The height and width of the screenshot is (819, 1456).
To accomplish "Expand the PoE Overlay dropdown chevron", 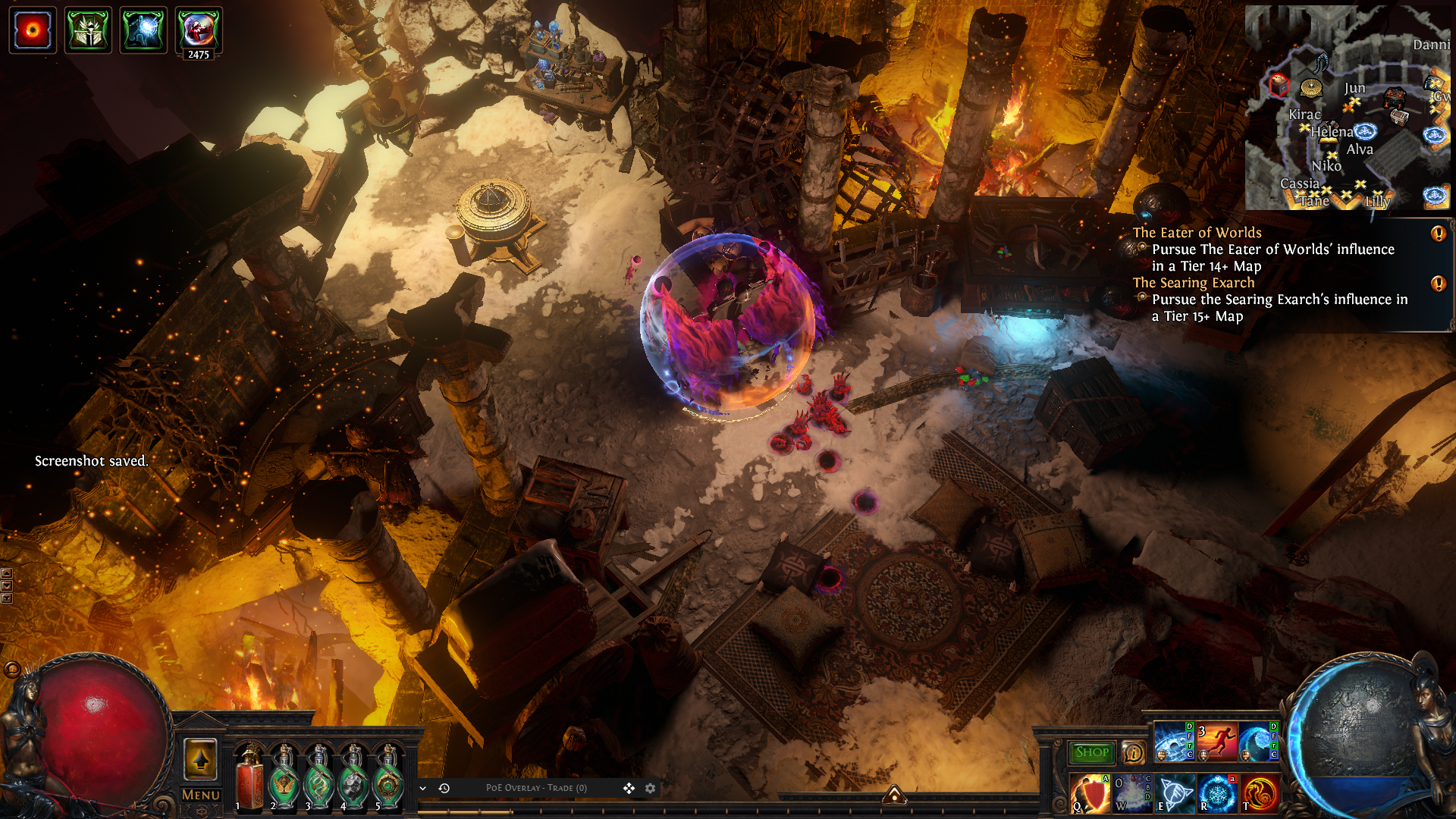I will tap(423, 789).
